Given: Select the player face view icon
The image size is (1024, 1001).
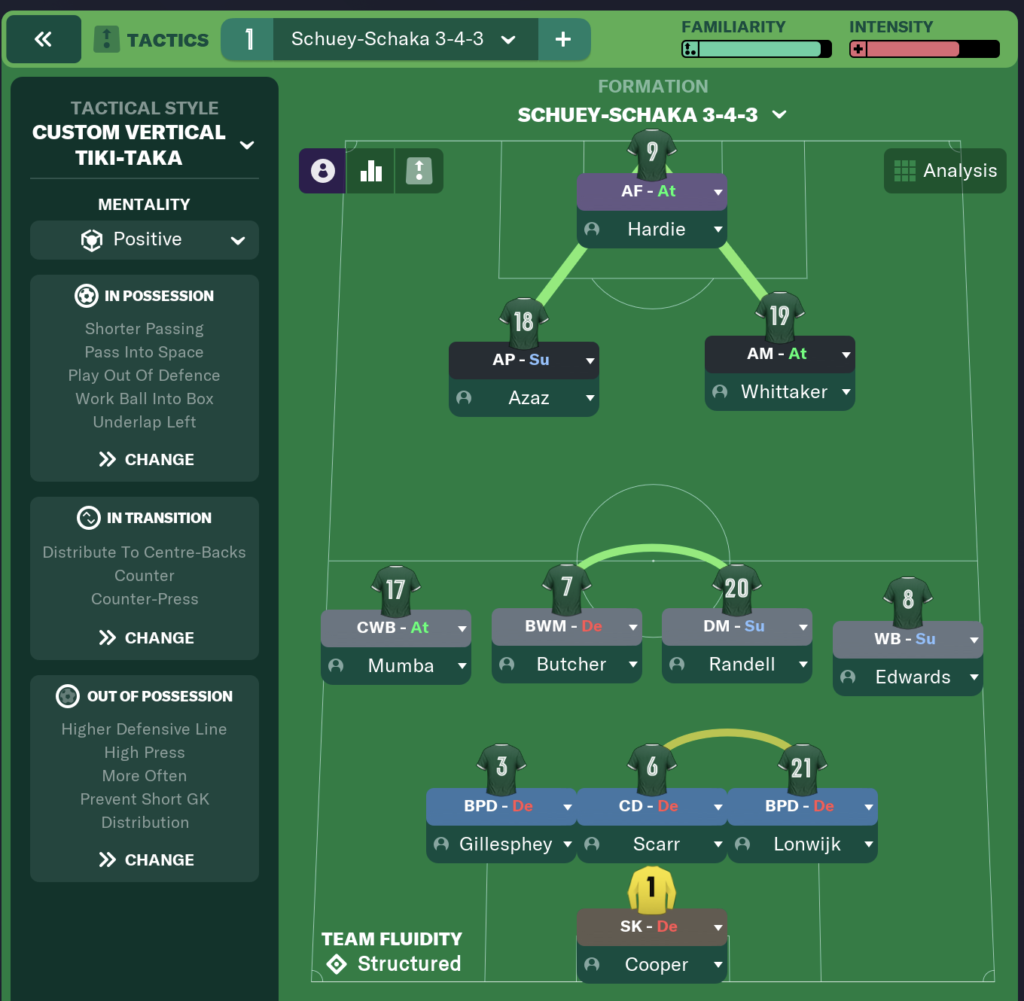Looking at the screenshot, I should (x=323, y=171).
